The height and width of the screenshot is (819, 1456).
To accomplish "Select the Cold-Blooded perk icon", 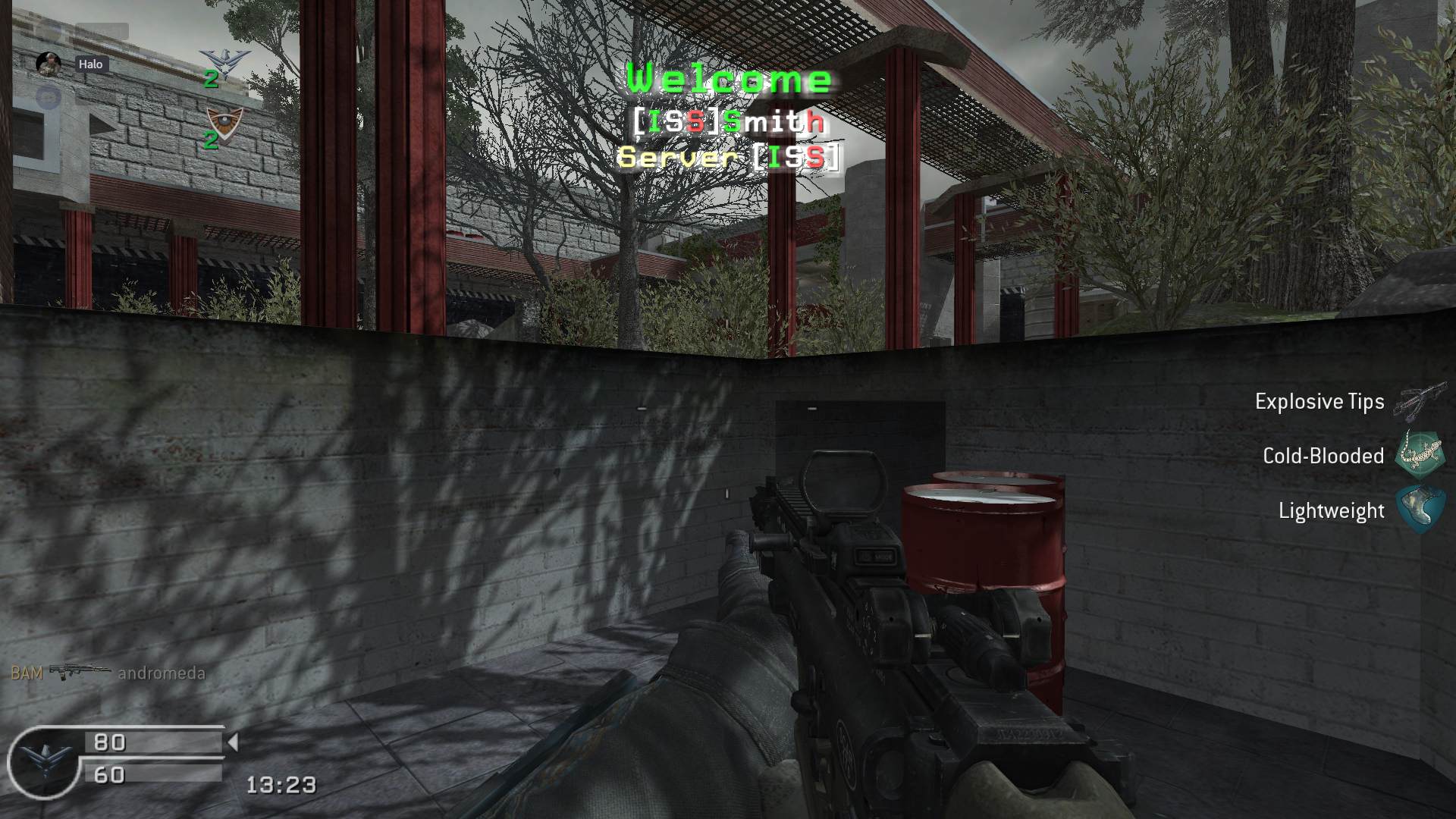I will [1420, 455].
